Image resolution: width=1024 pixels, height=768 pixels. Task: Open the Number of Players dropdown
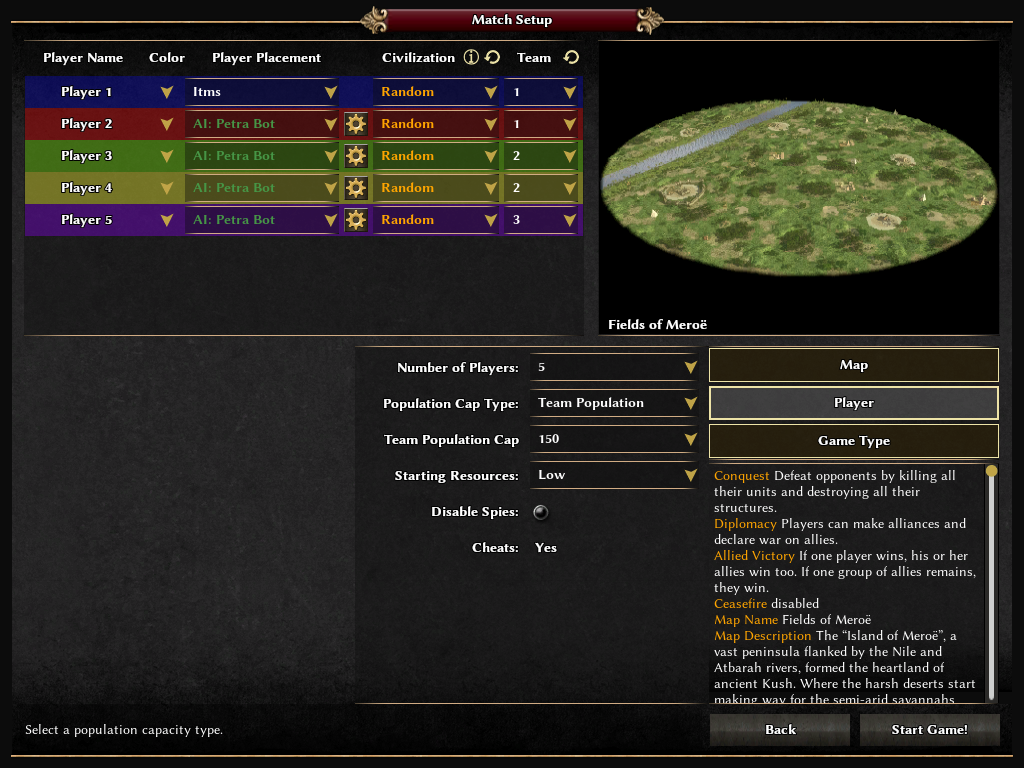[614, 367]
